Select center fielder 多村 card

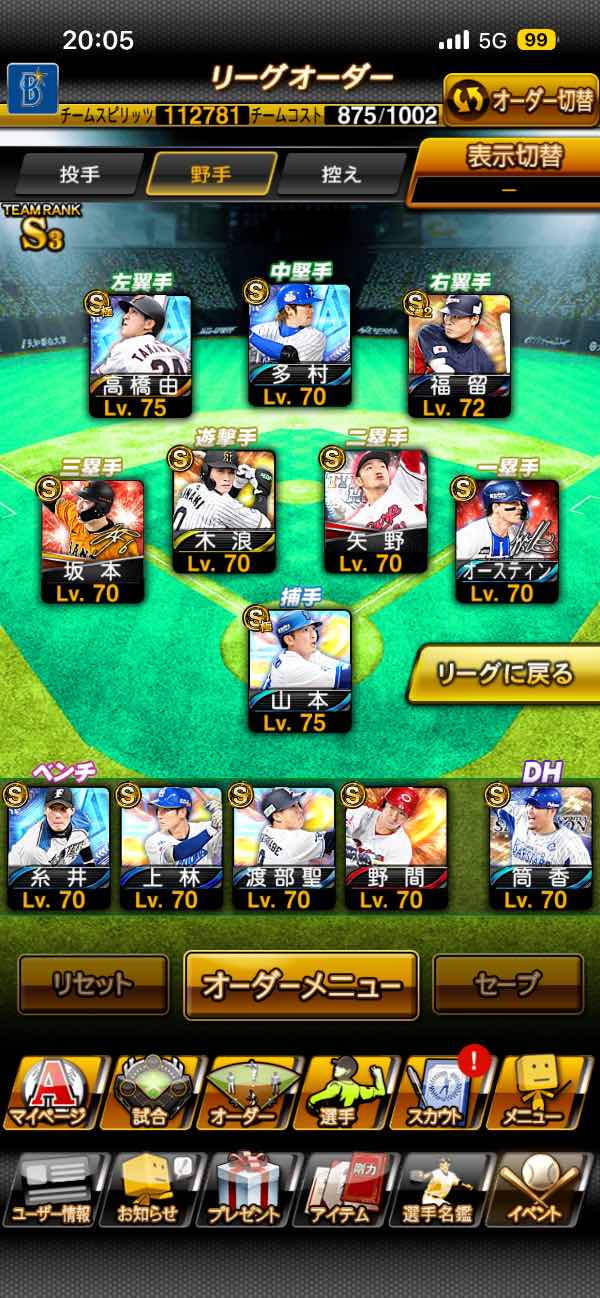click(x=300, y=346)
